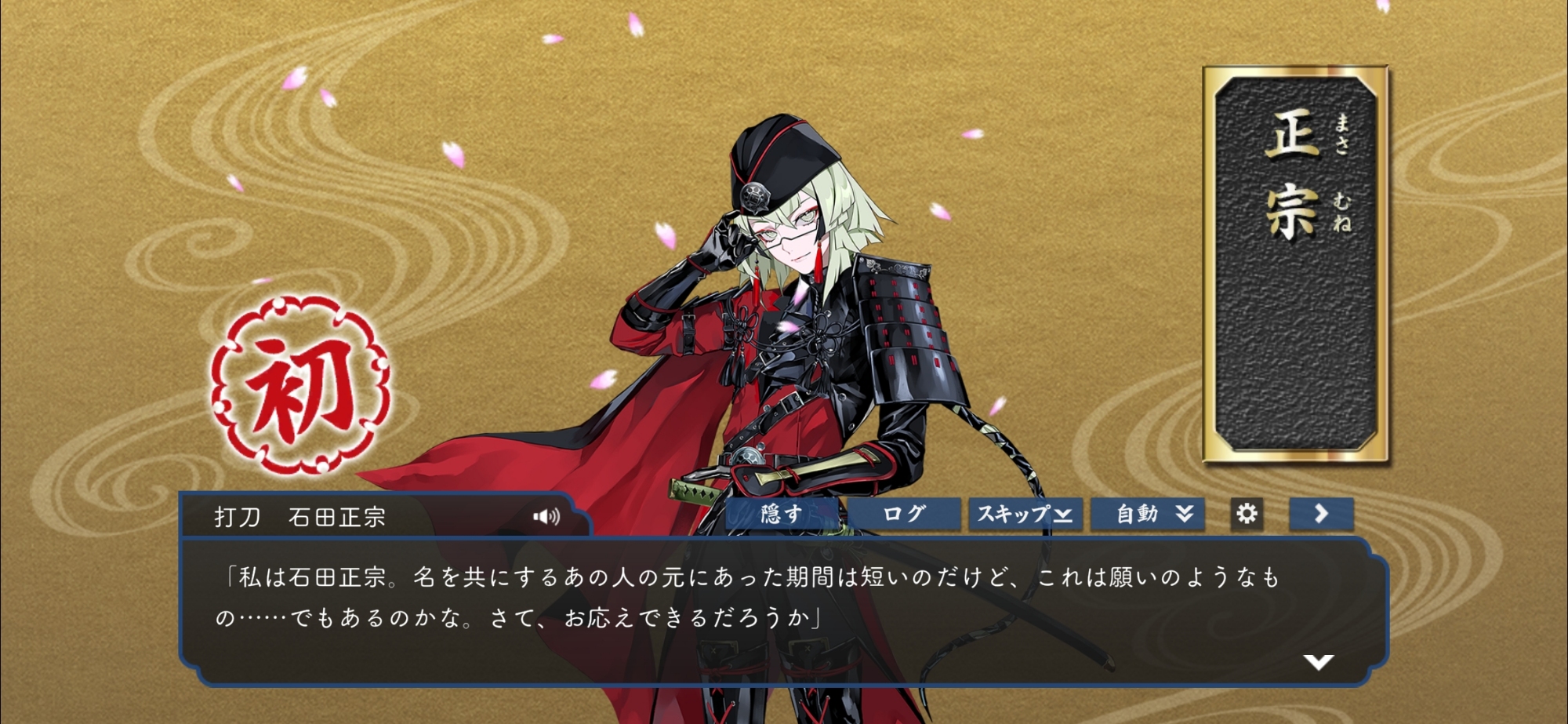Viewport: 1568px width, 724px height.
Task: Hide the dialogue box with 隠す
Action: click(x=783, y=515)
